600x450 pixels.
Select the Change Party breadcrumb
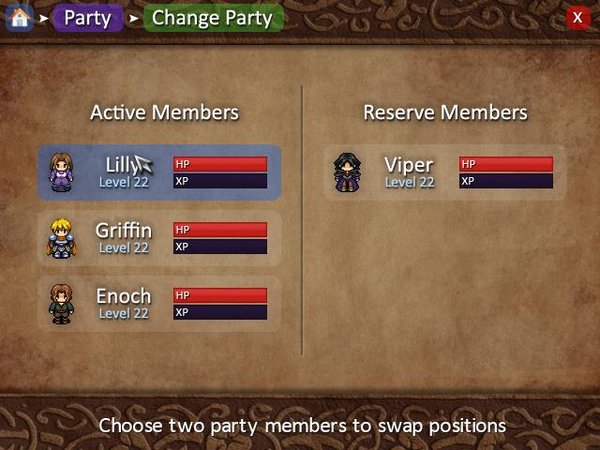coord(212,18)
